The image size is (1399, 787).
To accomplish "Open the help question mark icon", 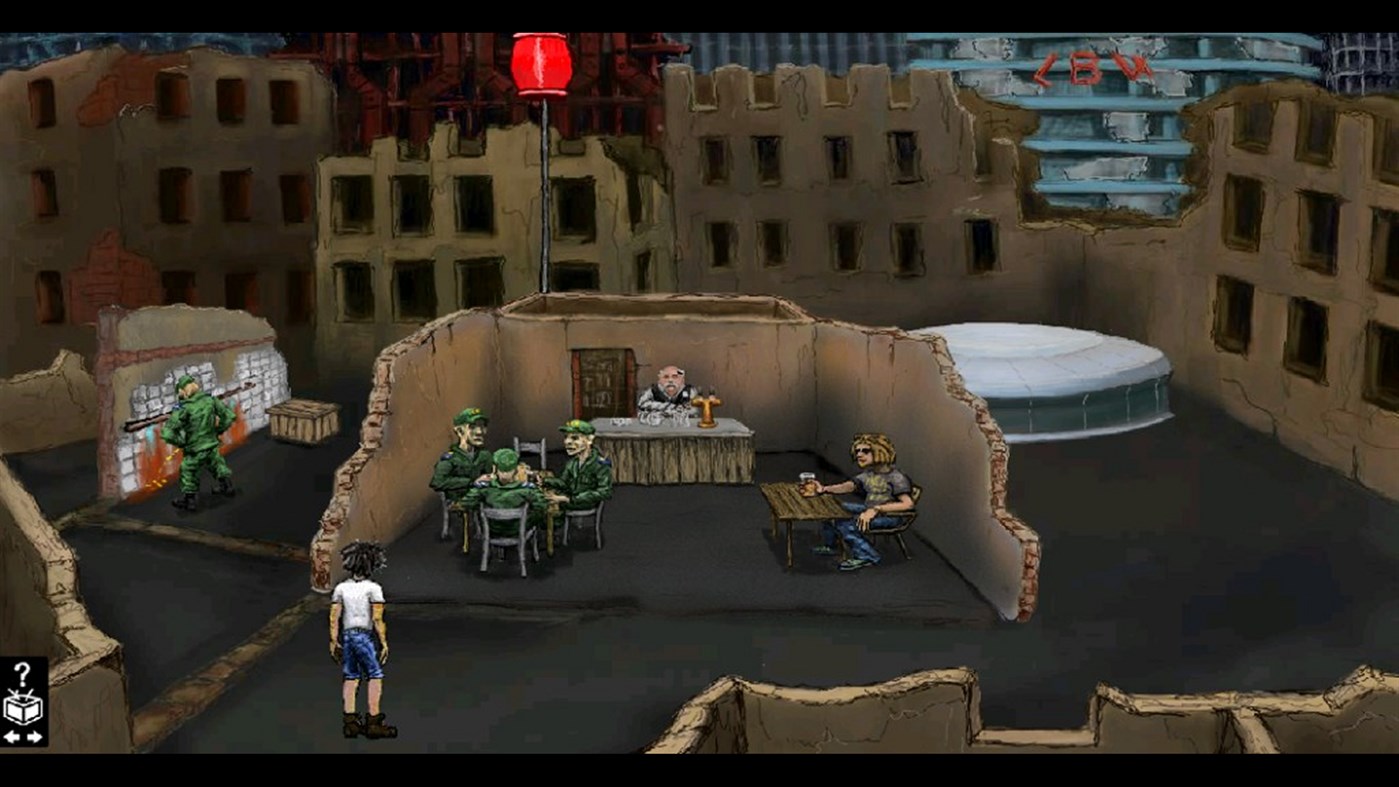I will 24,672.
